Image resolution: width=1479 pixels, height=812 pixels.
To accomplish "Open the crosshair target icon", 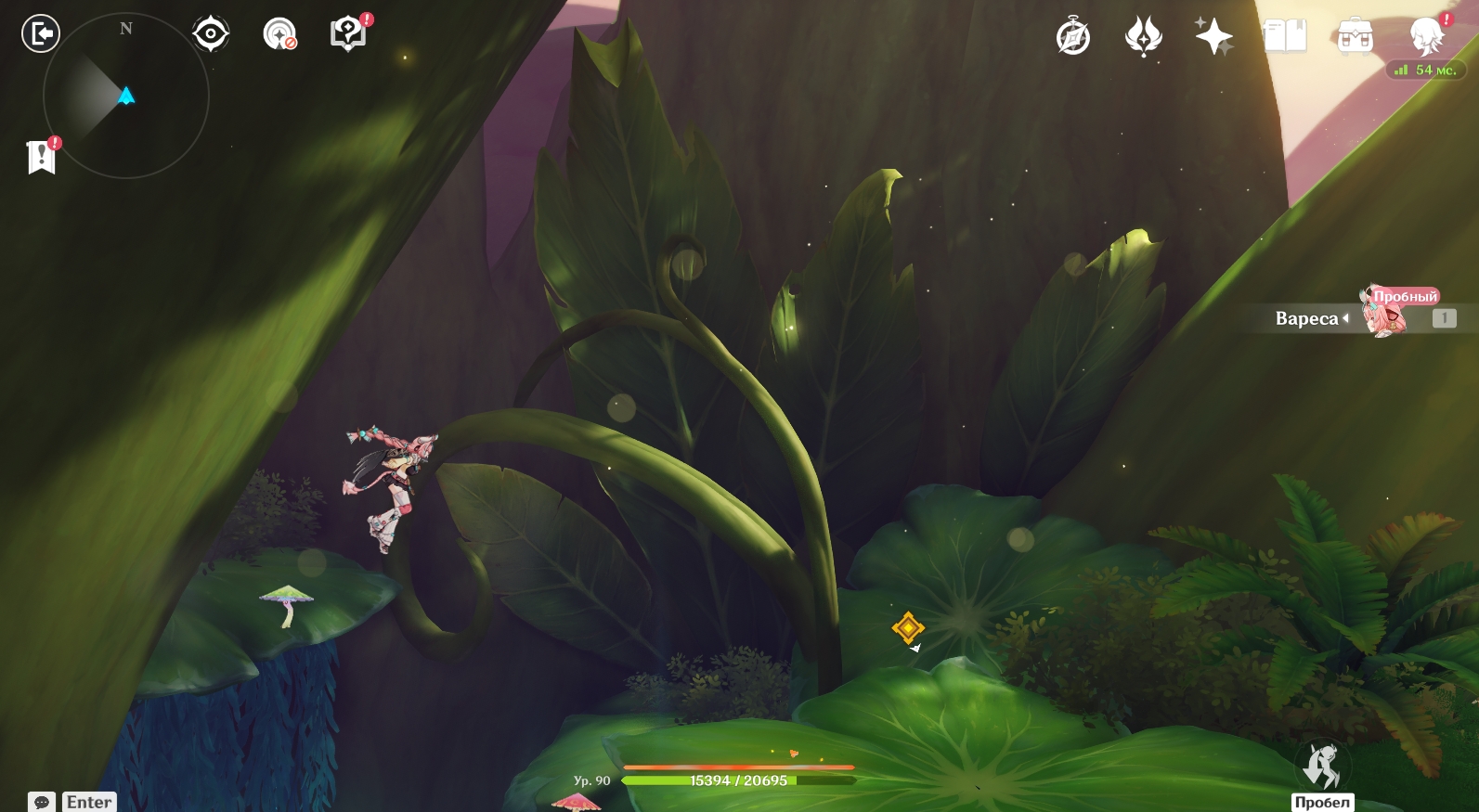I will [x=211, y=34].
